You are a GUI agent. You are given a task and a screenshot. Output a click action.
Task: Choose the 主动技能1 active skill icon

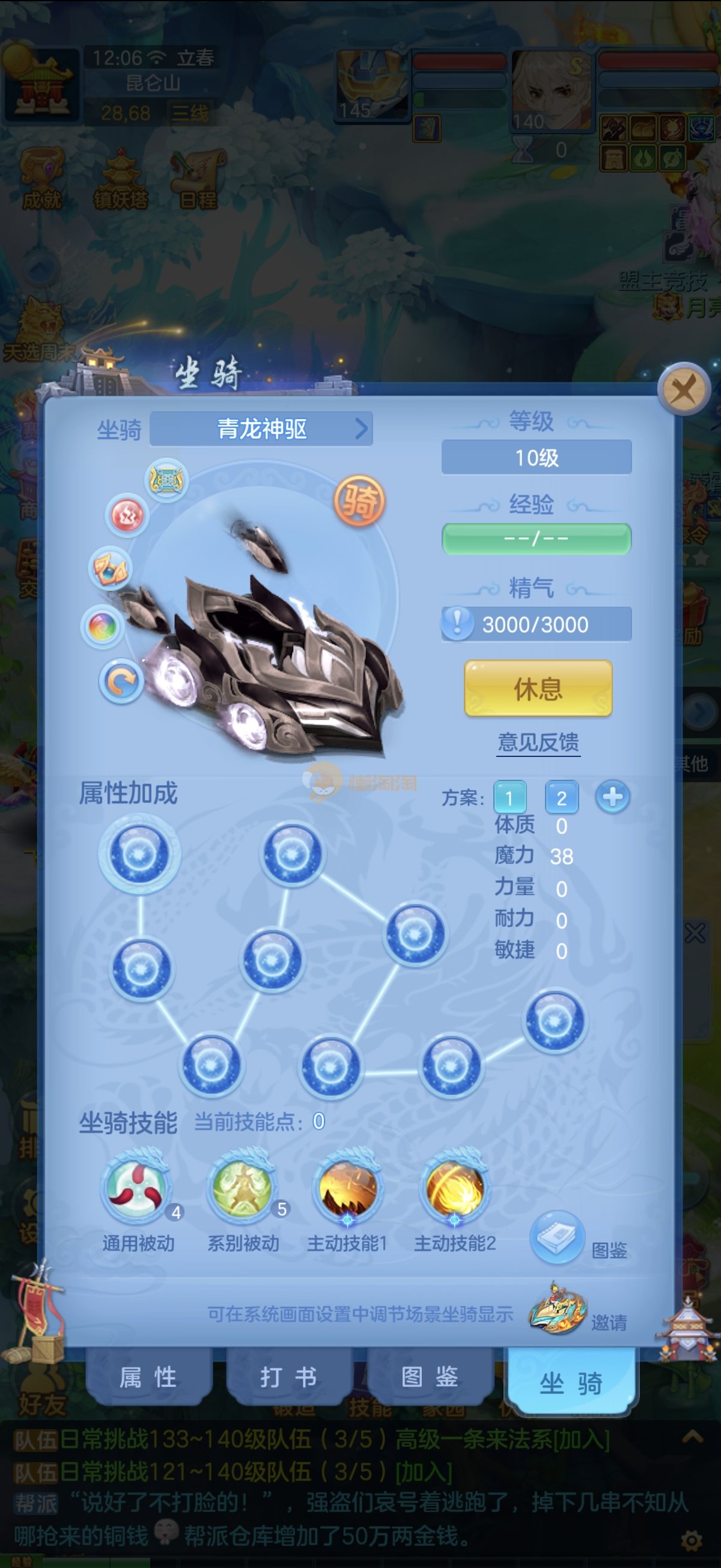click(x=347, y=1187)
